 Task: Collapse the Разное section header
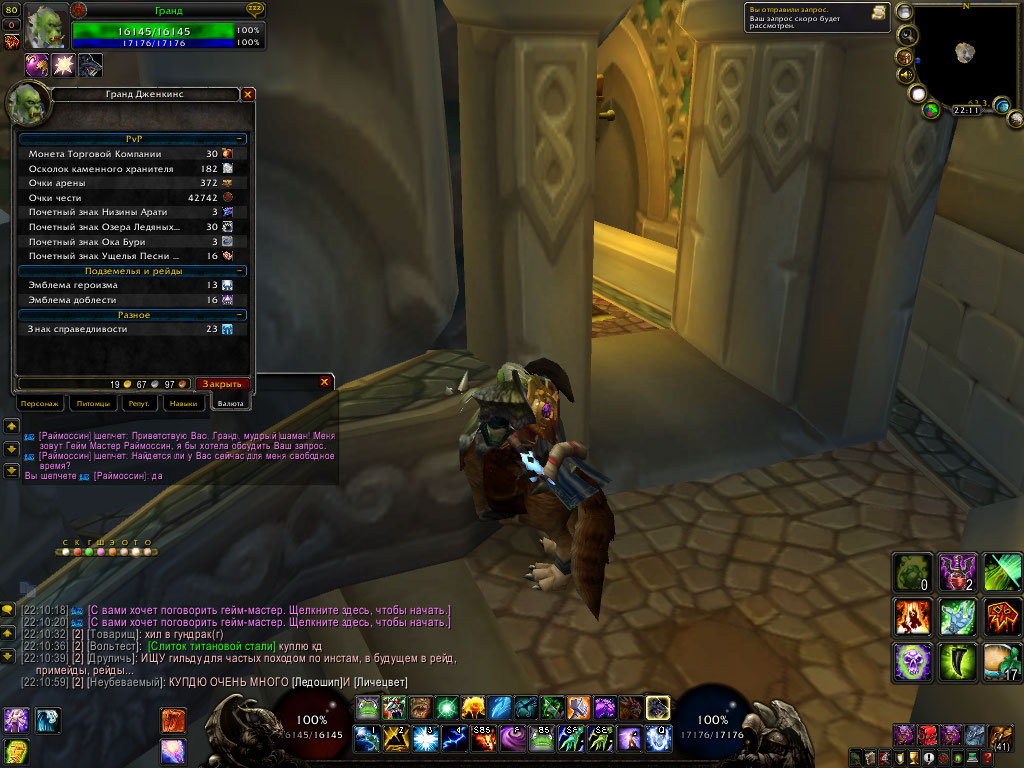click(x=240, y=315)
